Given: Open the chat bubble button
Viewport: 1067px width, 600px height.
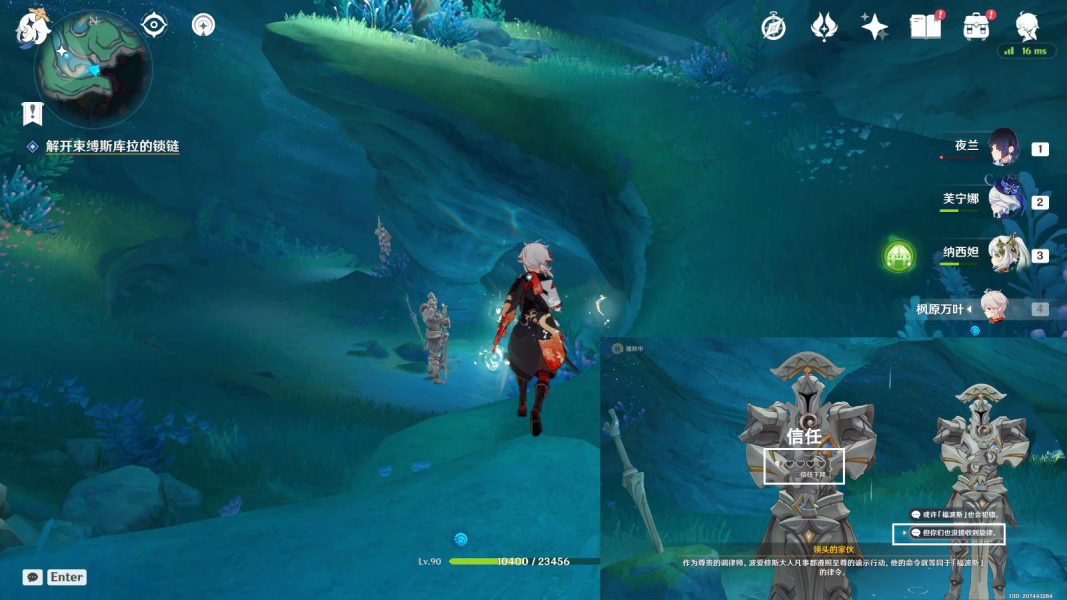Looking at the screenshot, I should pyautogui.click(x=33, y=577).
